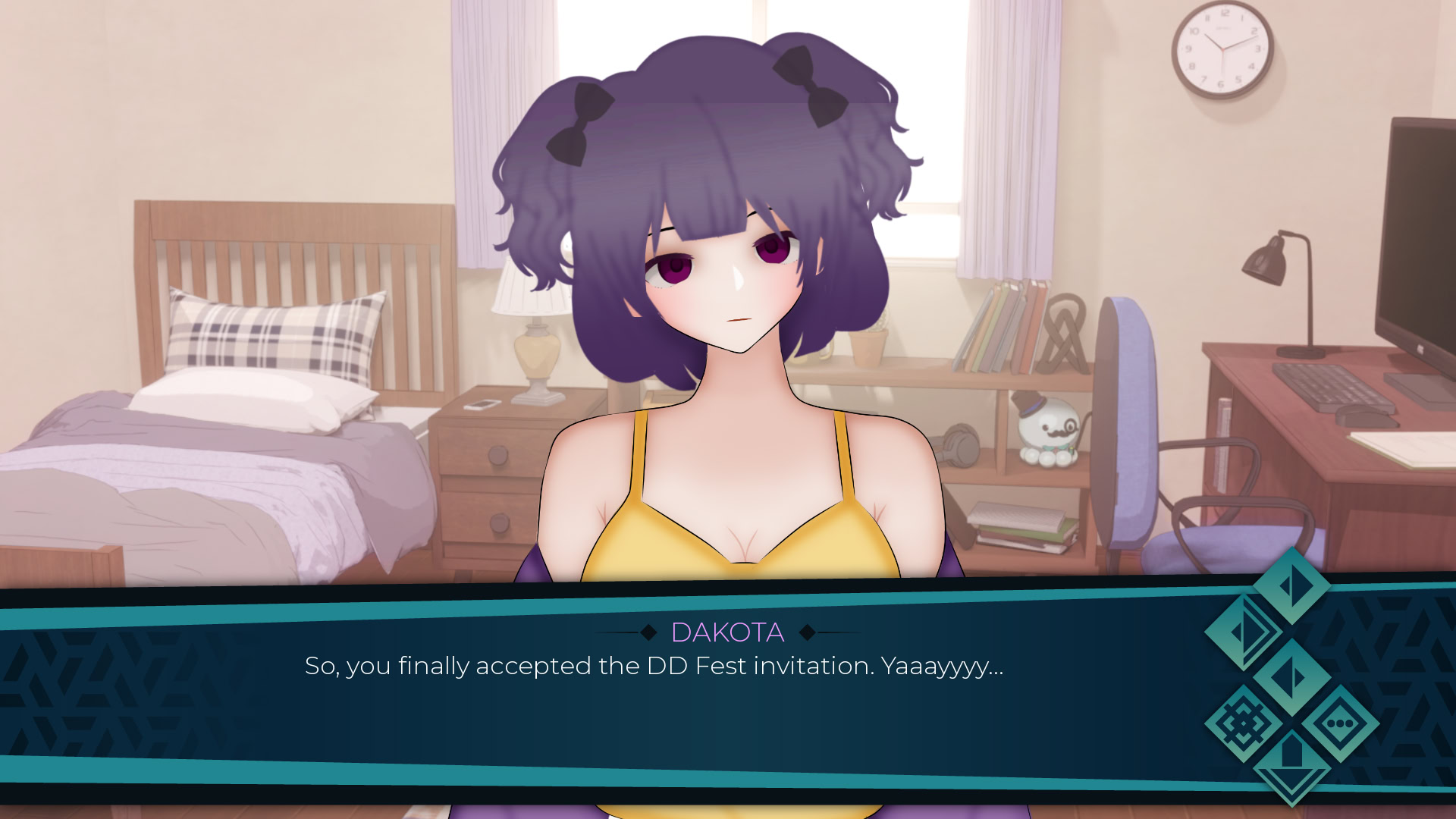Viewport: 1456px width, 819px height.
Task: Activate the auto-play diamond icon
Action: pyautogui.click(x=1292, y=676)
